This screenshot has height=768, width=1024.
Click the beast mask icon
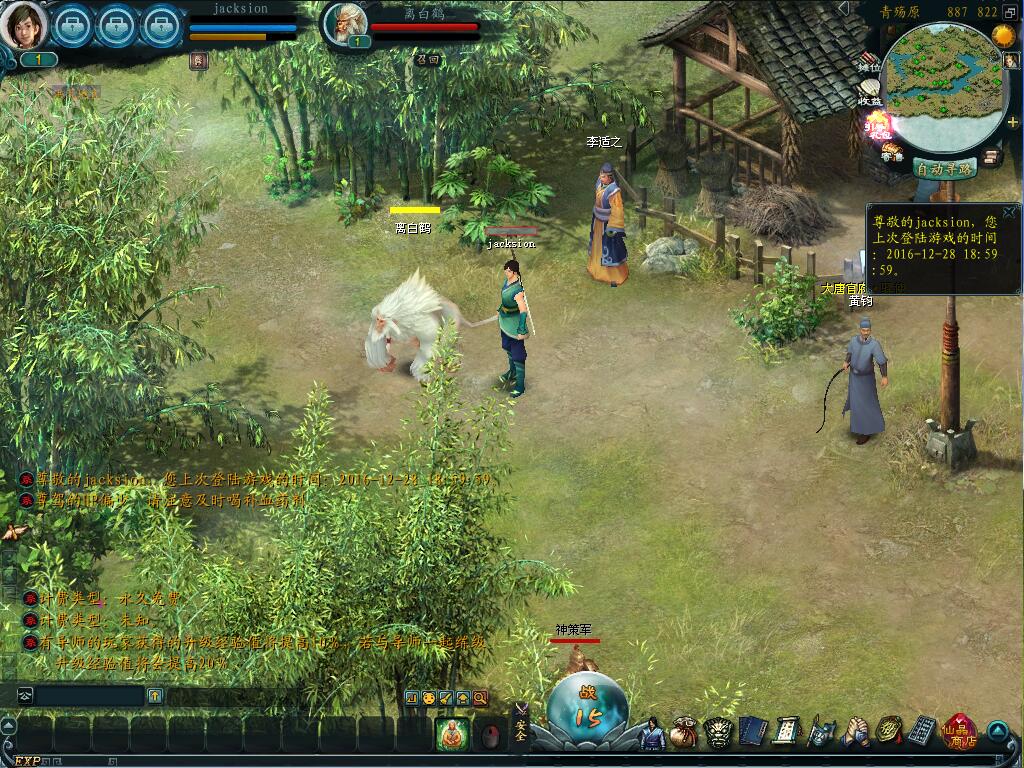pos(718,733)
